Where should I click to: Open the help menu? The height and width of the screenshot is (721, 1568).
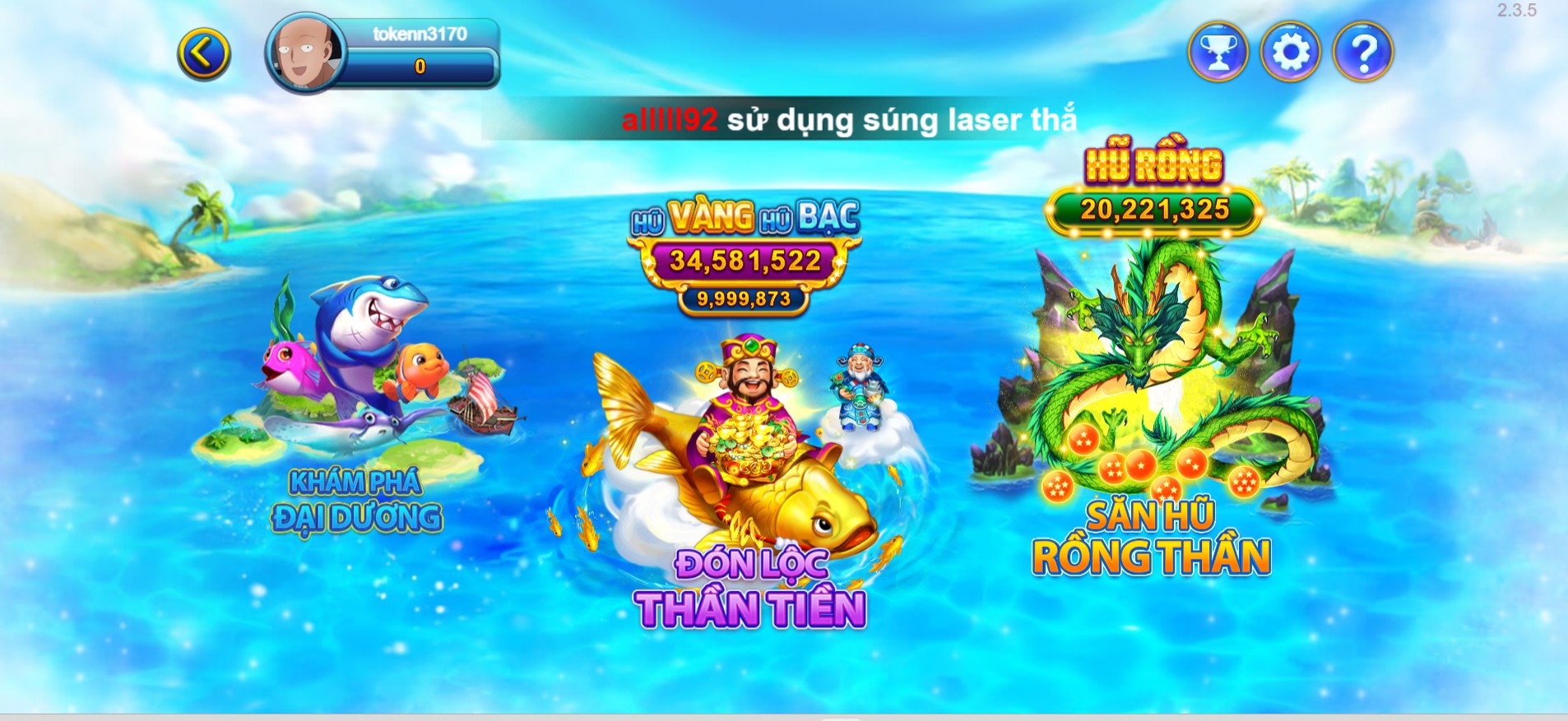coord(1364,51)
